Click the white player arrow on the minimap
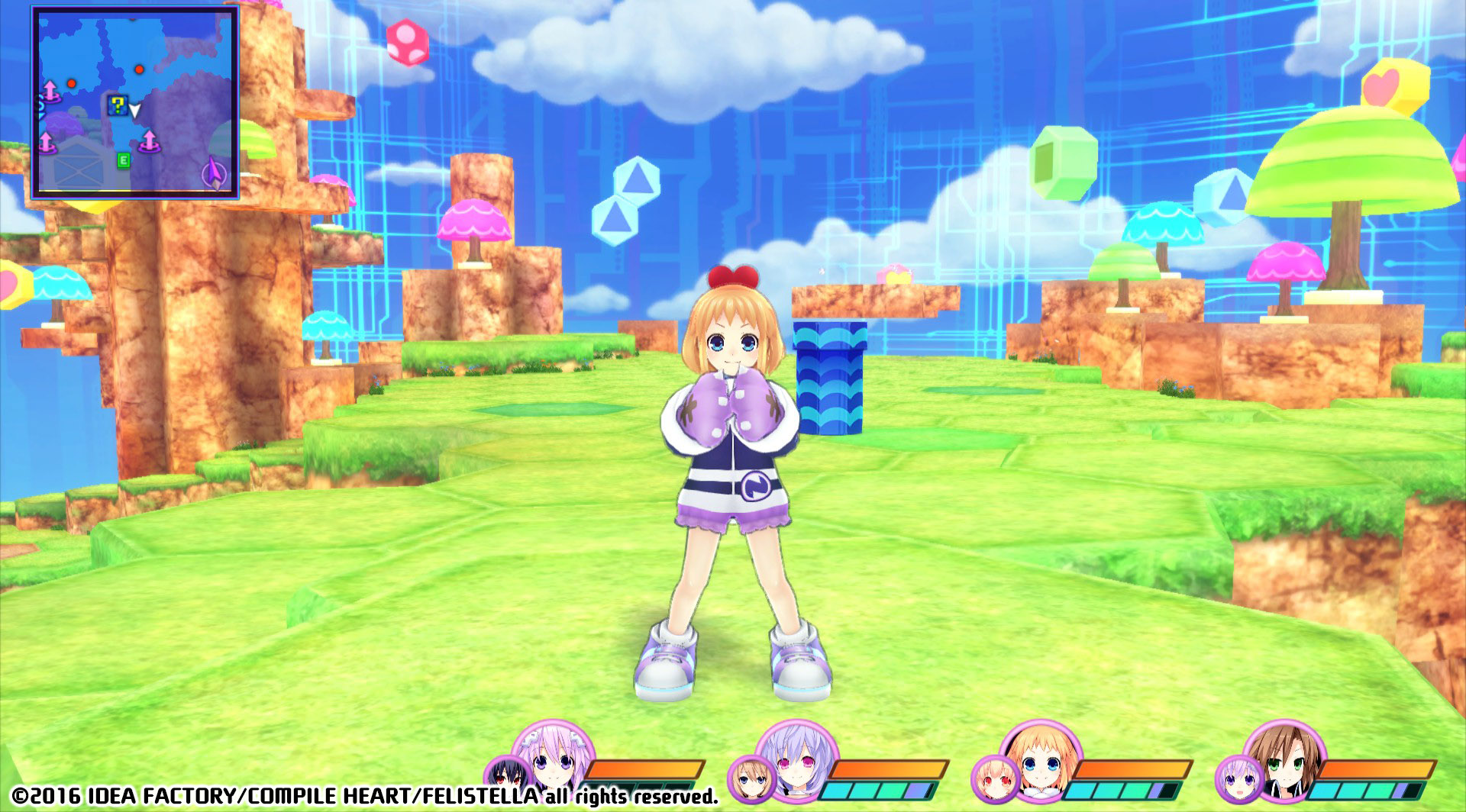Screen dimensions: 1466x812 tap(134, 110)
